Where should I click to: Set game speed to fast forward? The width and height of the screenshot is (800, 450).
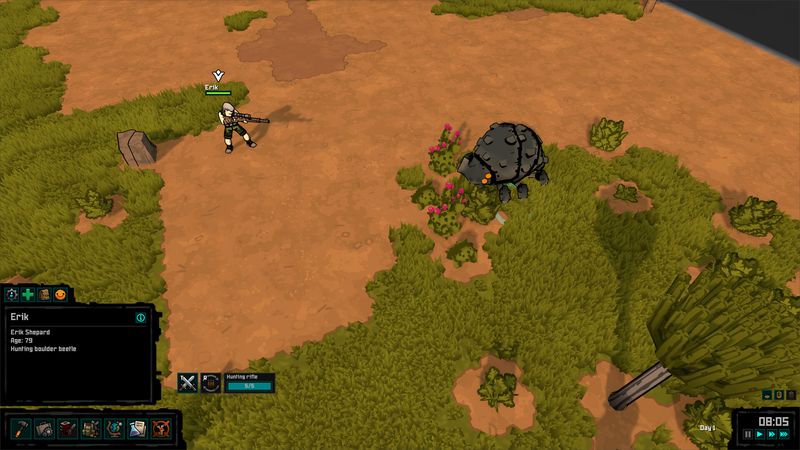pos(771,435)
